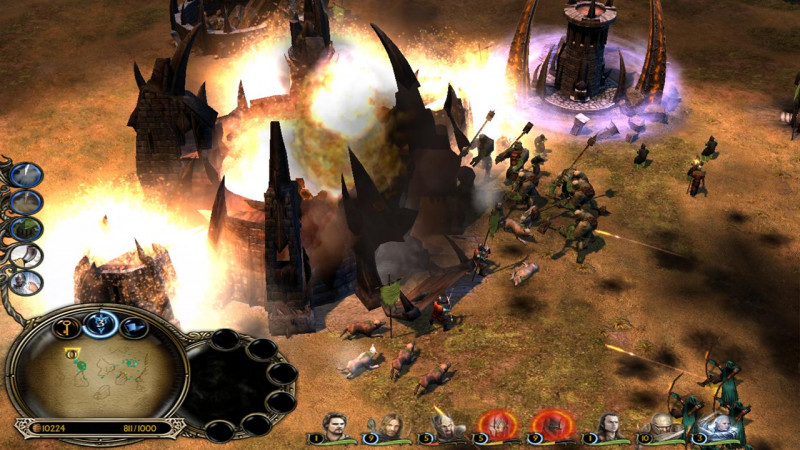The image size is (800, 450).
Task: Activate the green power icon on left edge
Action: [x=27, y=229]
